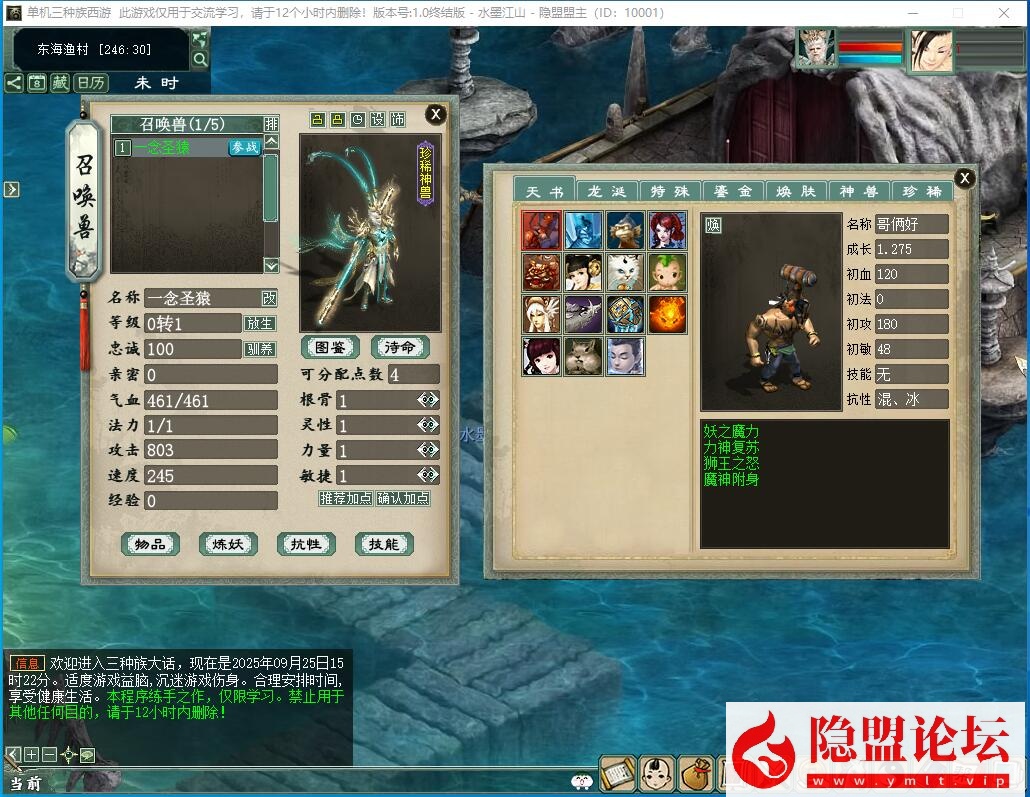Open the world map globe icon
This screenshot has width=1030, height=797.
click(x=200, y=40)
